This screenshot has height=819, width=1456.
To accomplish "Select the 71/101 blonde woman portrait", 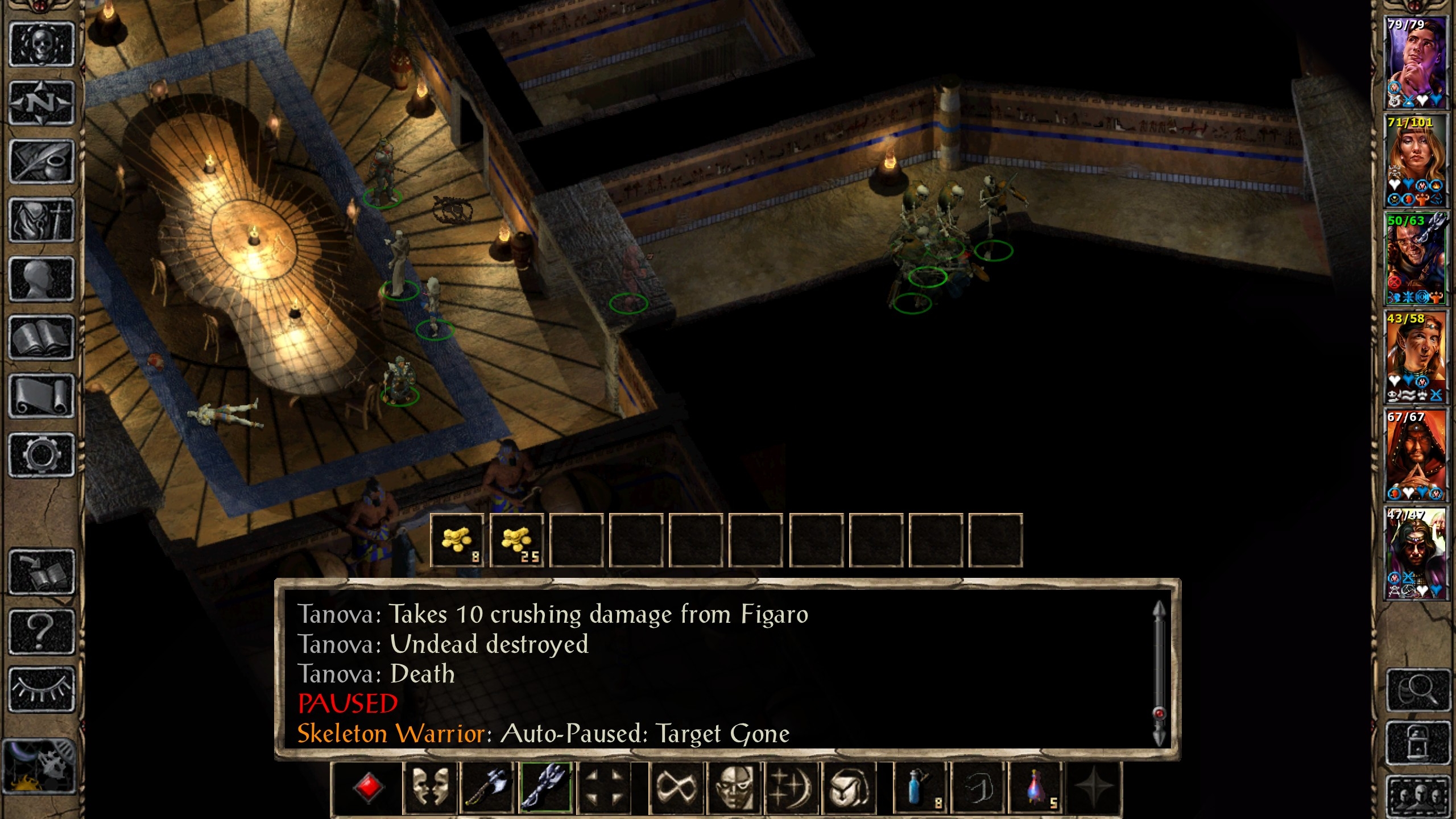I will pyautogui.click(x=1414, y=160).
